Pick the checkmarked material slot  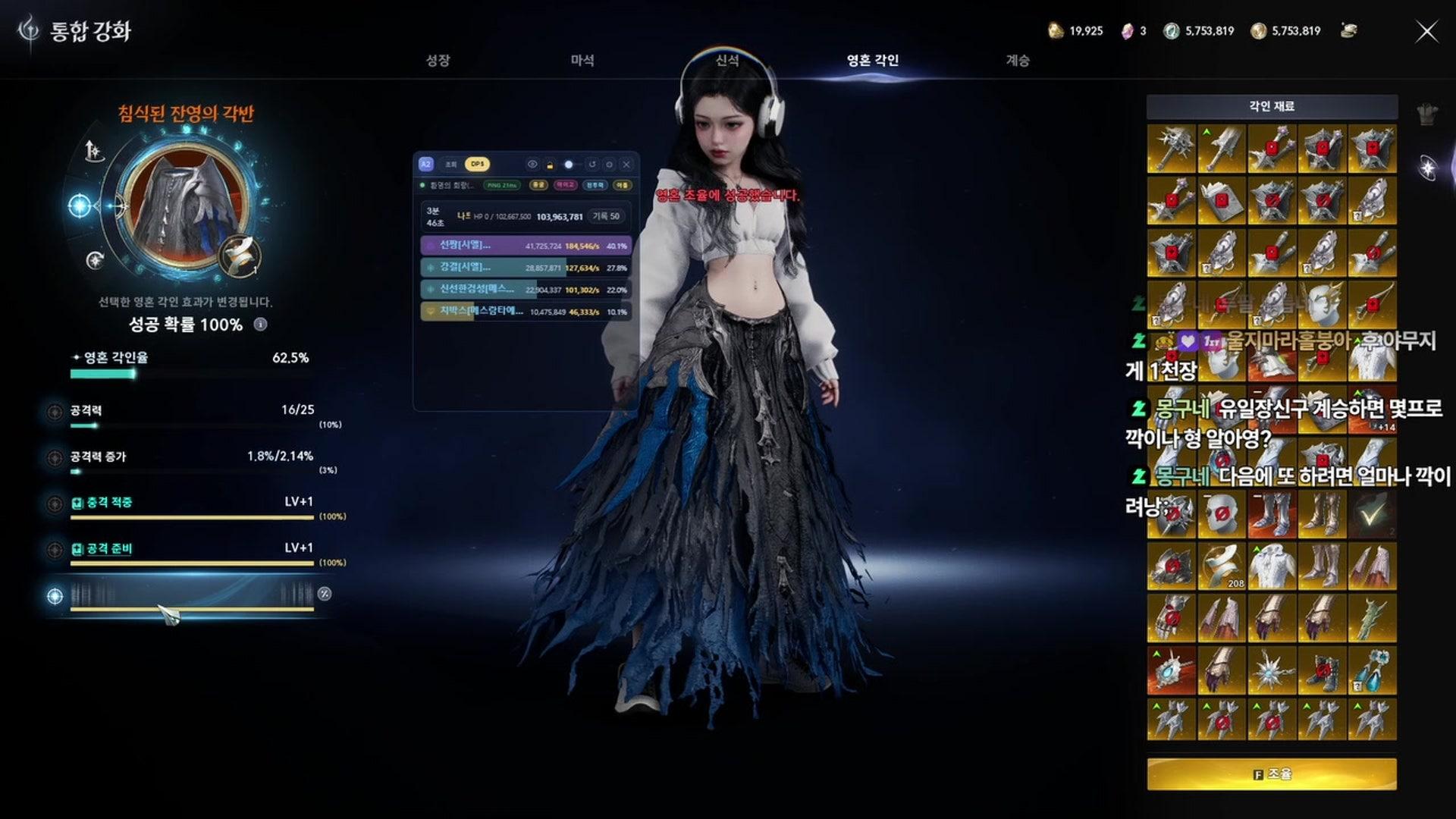(x=1372, y=513)
